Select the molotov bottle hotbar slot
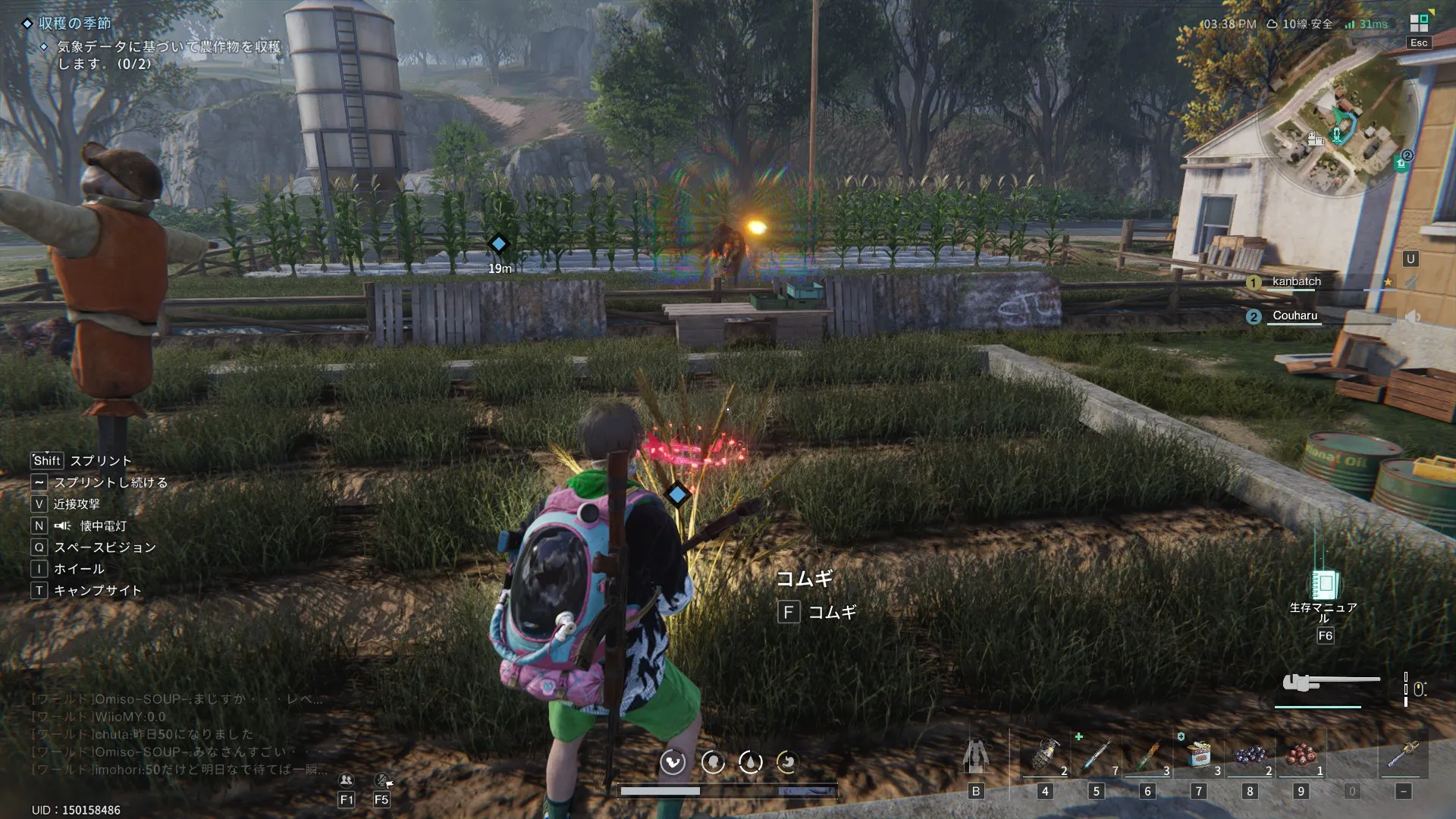This screenshot has height=819, width=1456. coord(1147,755)
